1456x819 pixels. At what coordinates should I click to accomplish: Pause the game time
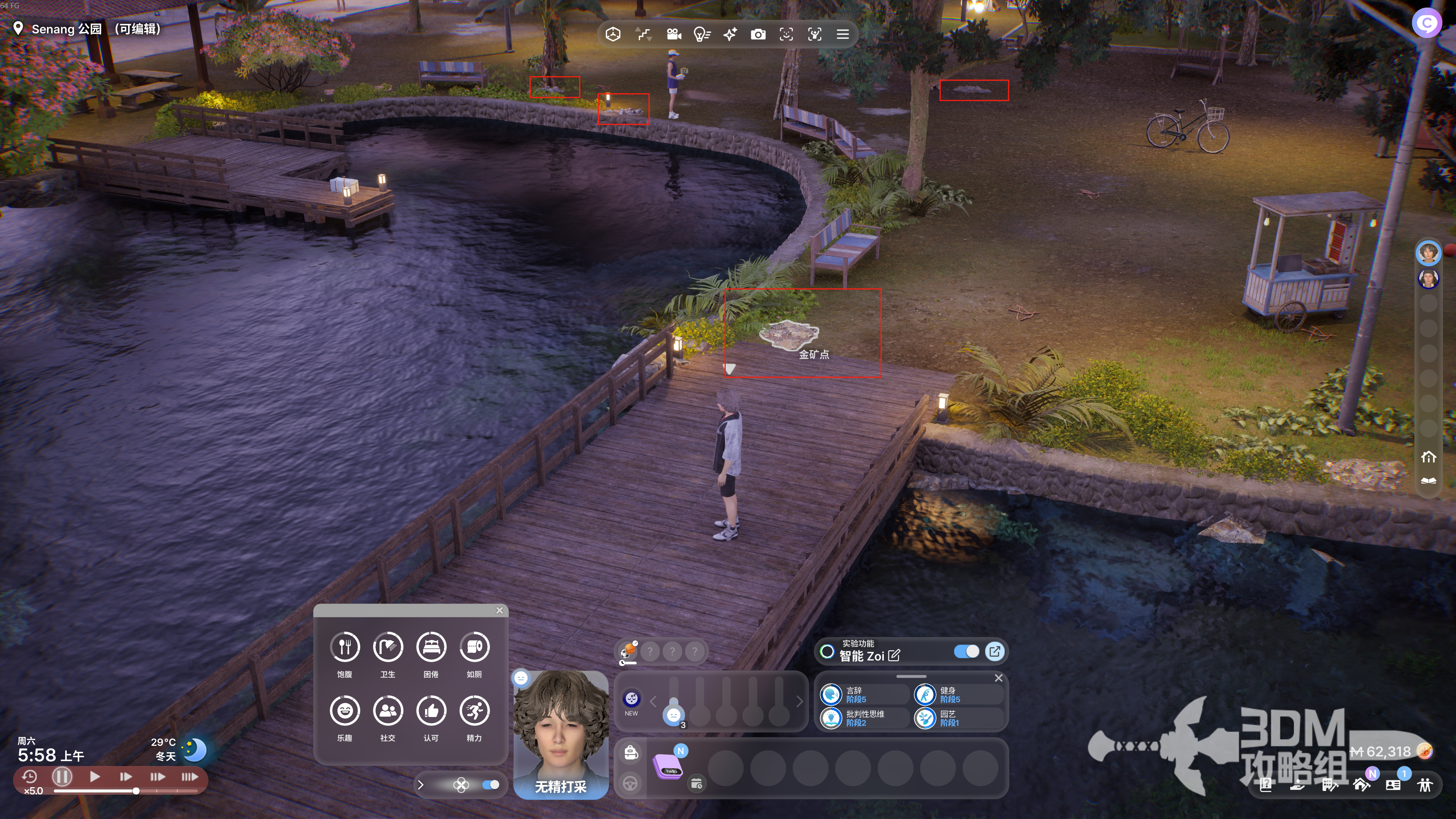coord(62,777)
